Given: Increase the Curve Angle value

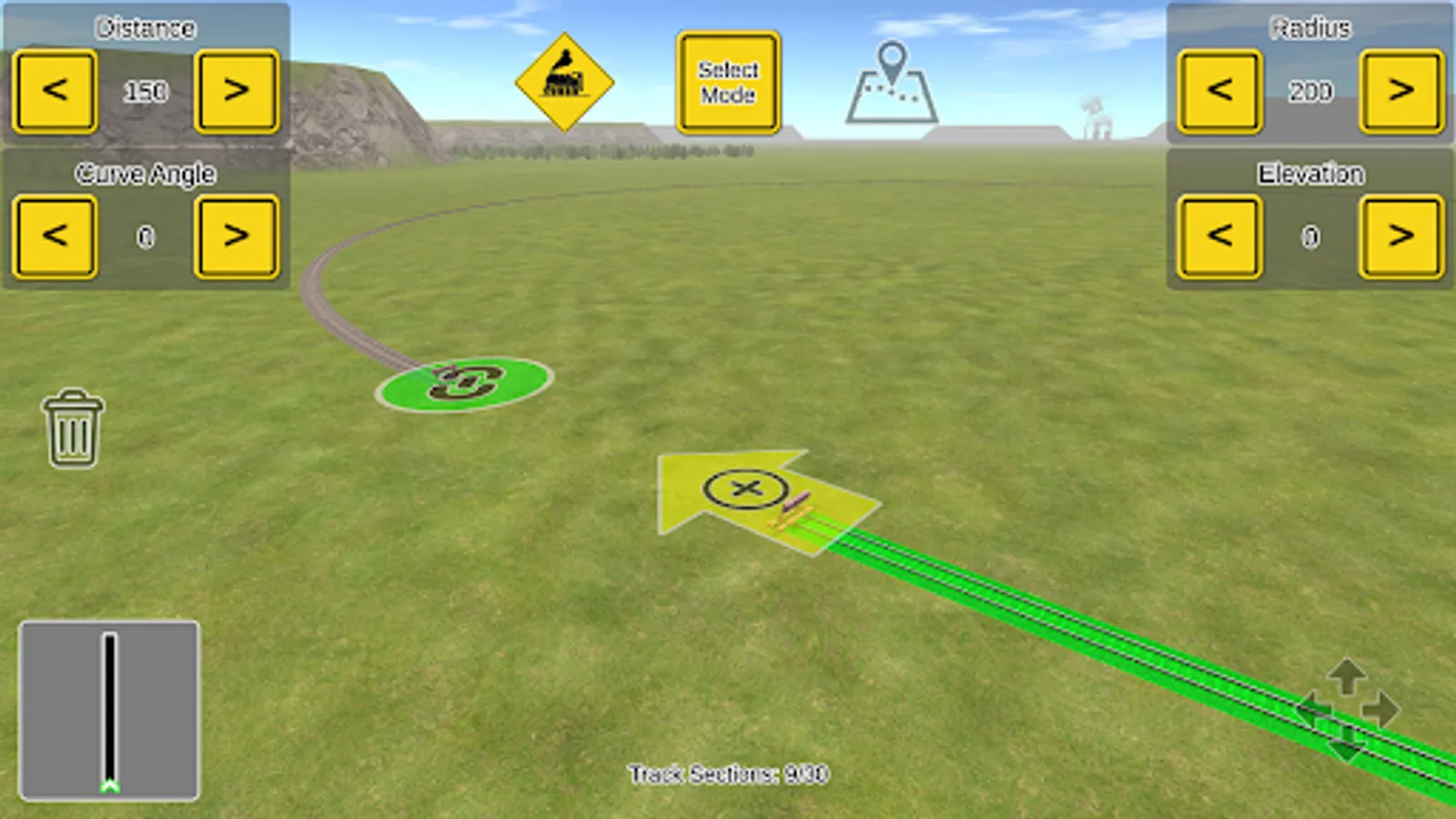Looking at the screenshot, I should (238, 237).
